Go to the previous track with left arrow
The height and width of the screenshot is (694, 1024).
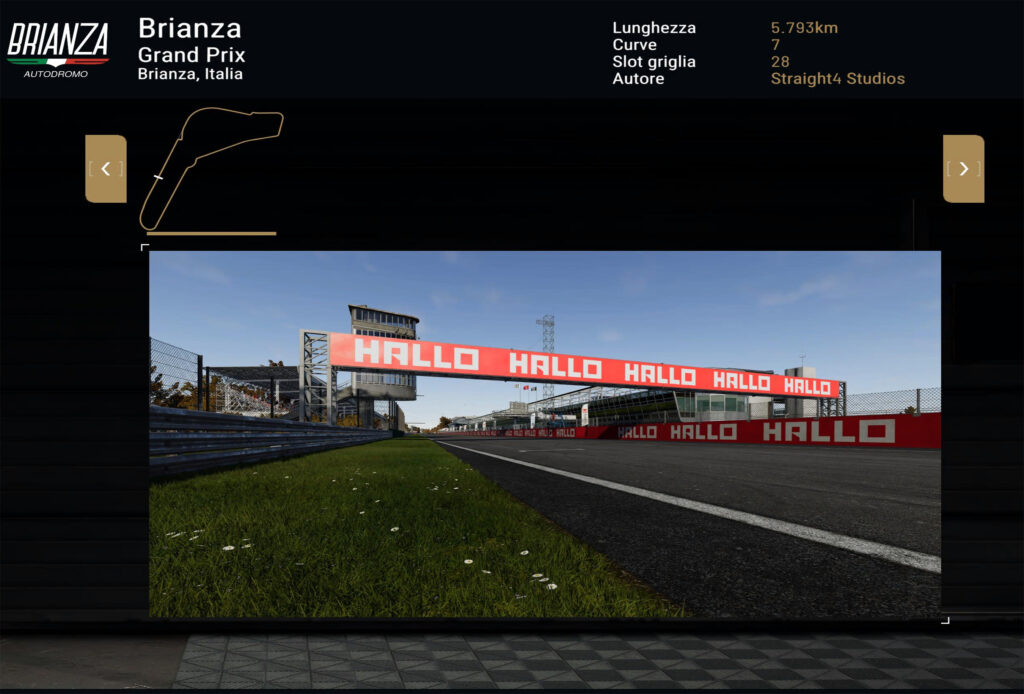[x=106, y=169]
